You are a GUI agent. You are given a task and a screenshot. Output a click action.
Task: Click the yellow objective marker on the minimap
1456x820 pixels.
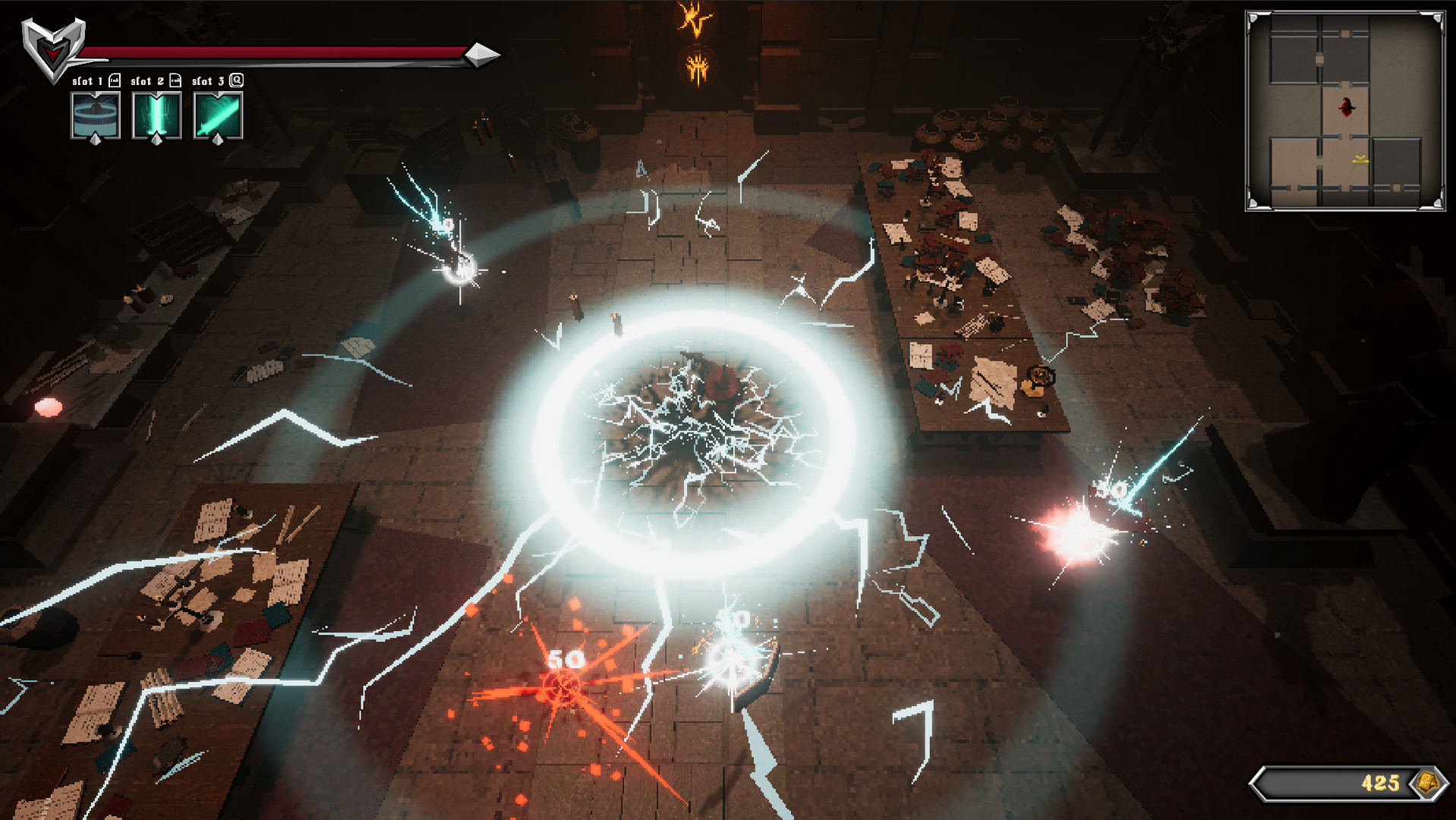pos(1360,160)
